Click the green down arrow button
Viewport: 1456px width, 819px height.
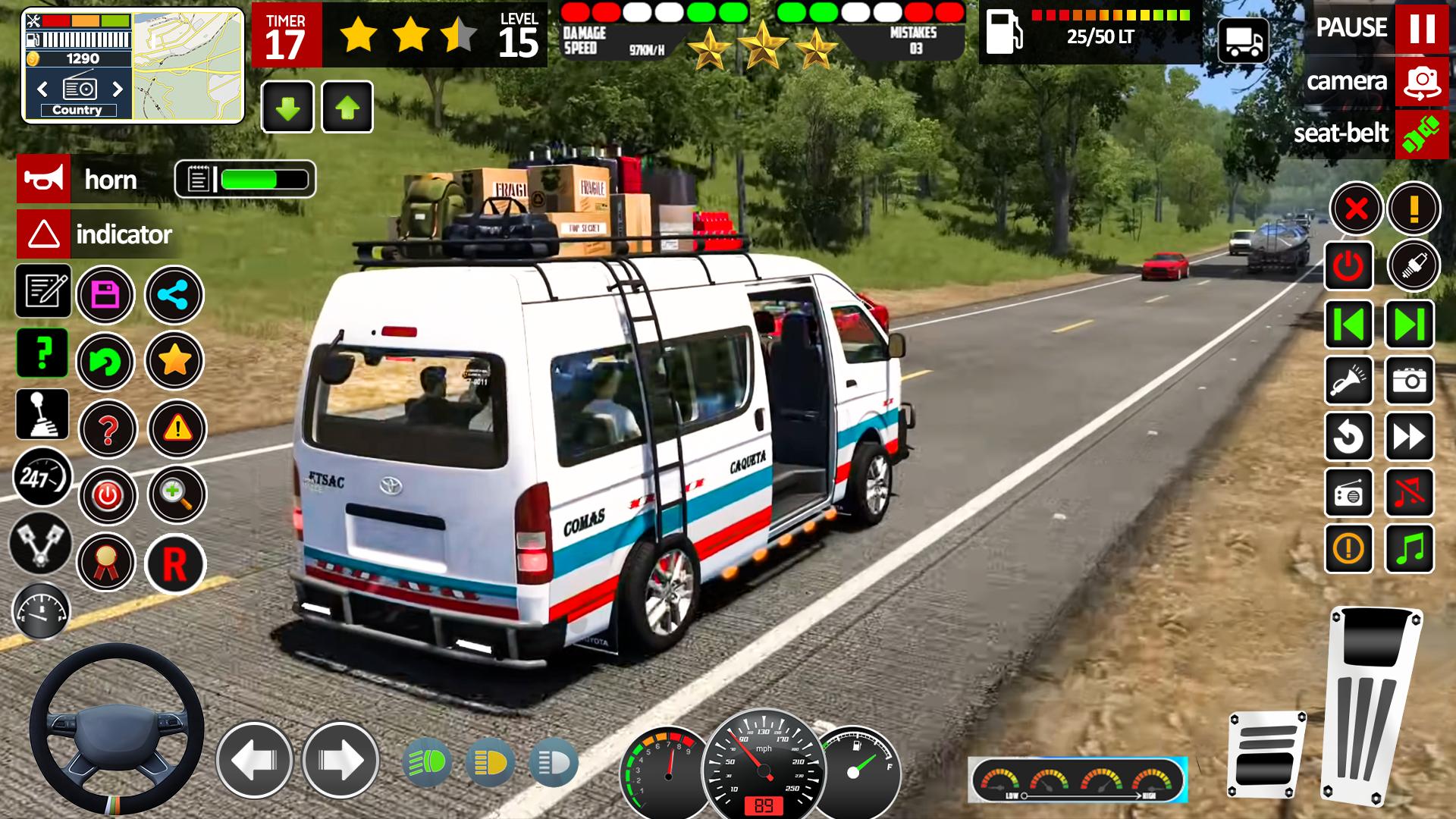tap(287, 108)
